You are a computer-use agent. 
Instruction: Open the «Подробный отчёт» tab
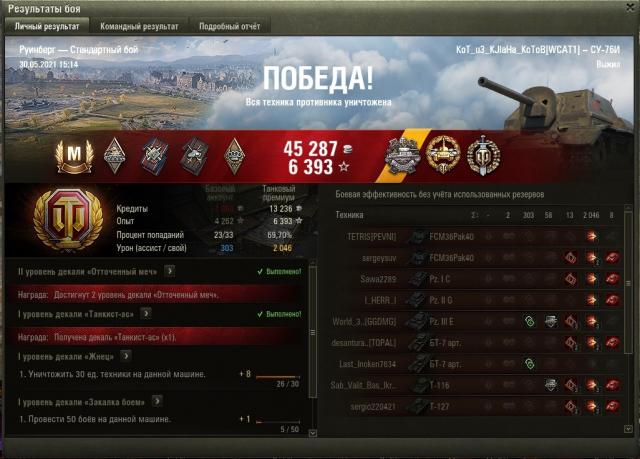coord(229,25)
